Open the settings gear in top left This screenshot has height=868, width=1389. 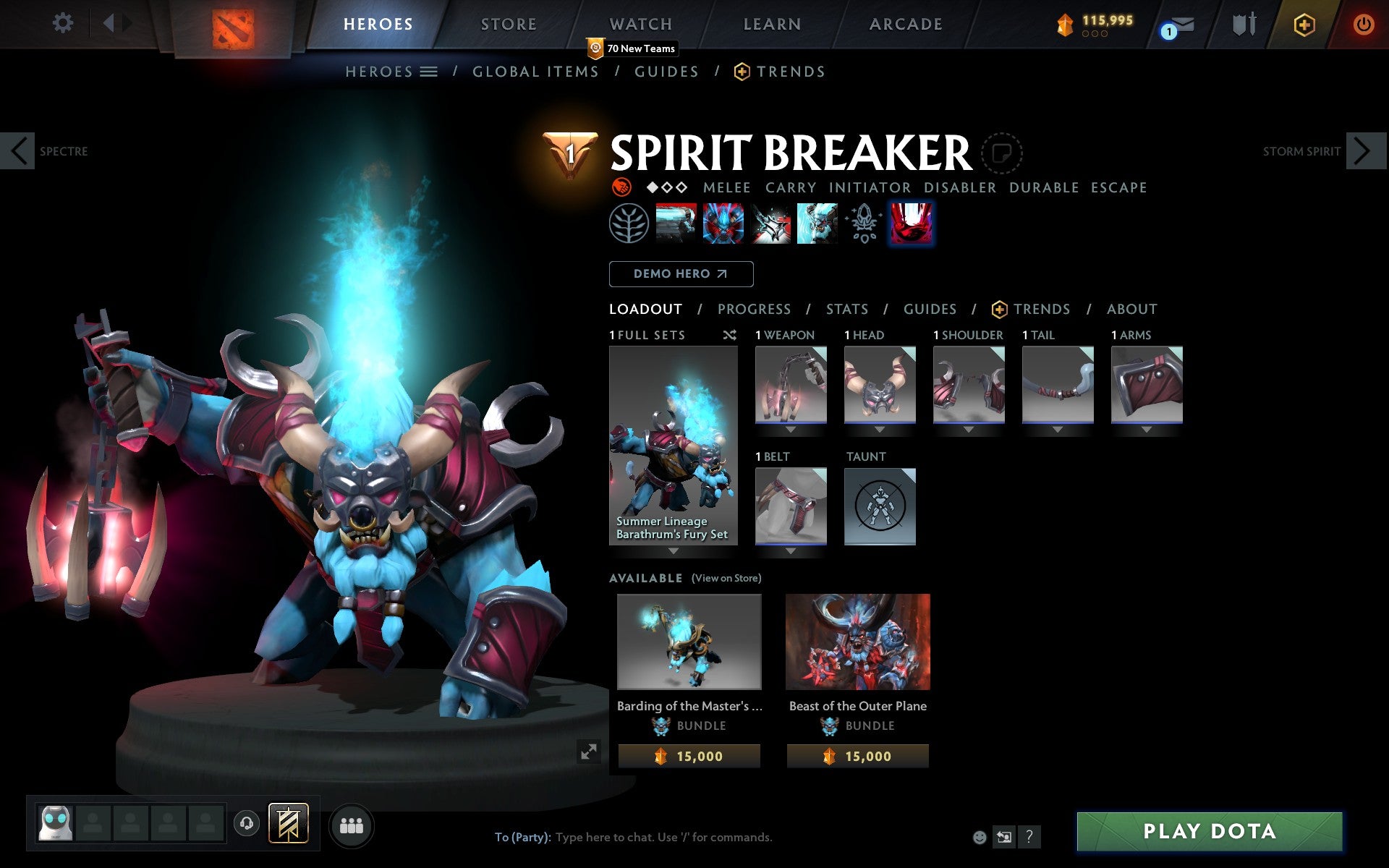coord(64,24)
